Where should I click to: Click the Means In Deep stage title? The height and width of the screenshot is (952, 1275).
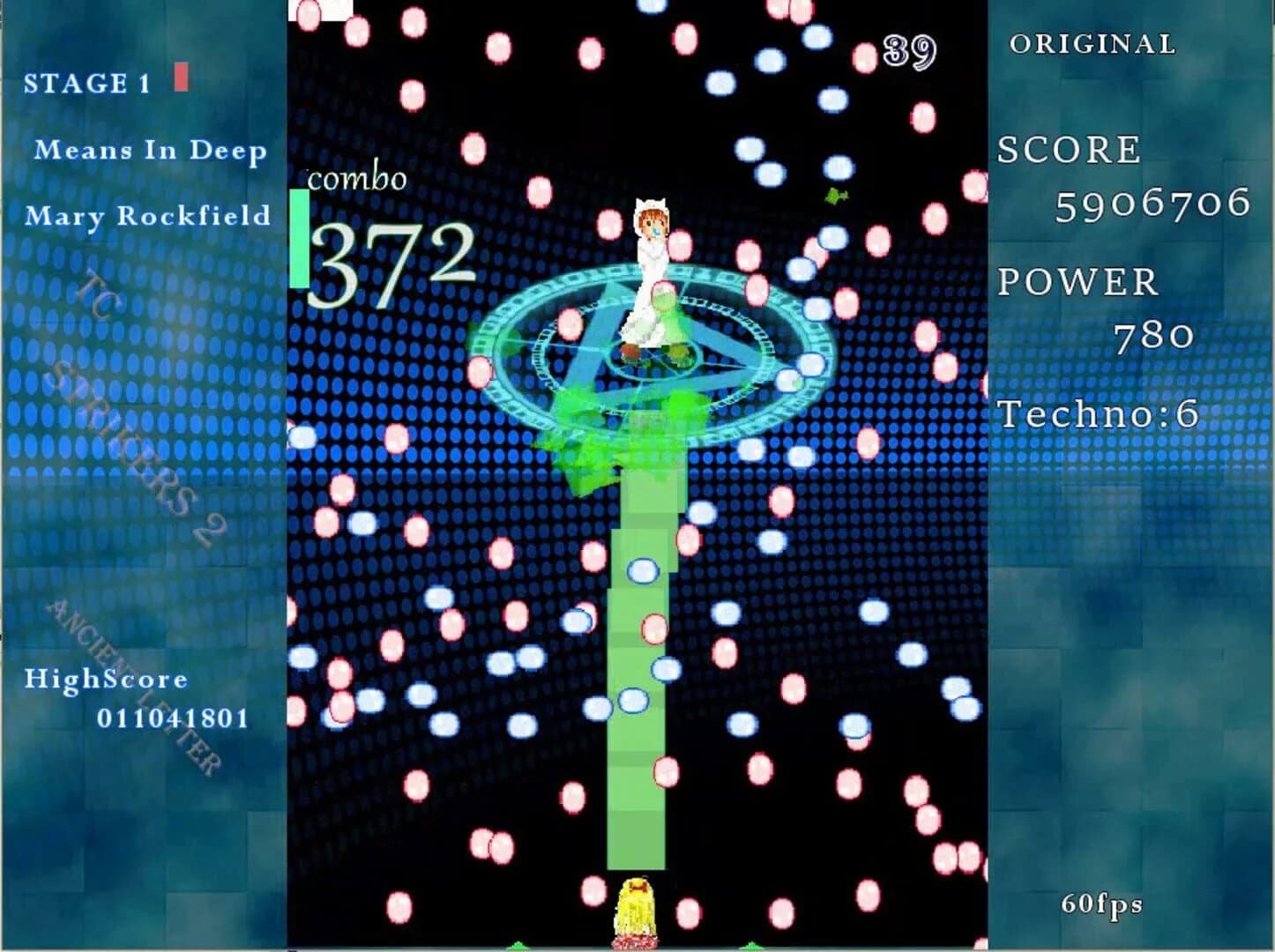(x=151, y=150)
